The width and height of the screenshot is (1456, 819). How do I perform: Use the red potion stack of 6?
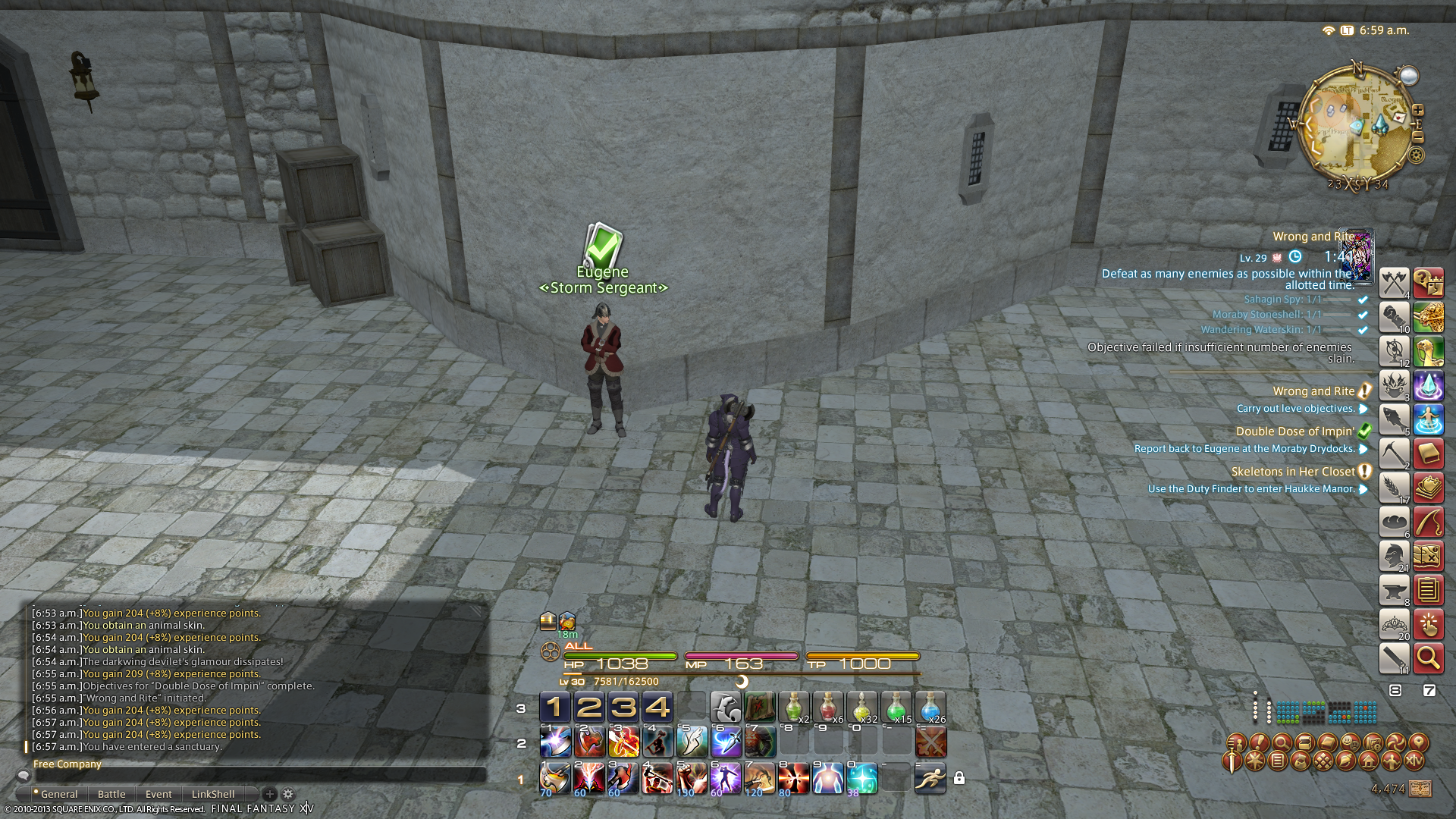827,708
